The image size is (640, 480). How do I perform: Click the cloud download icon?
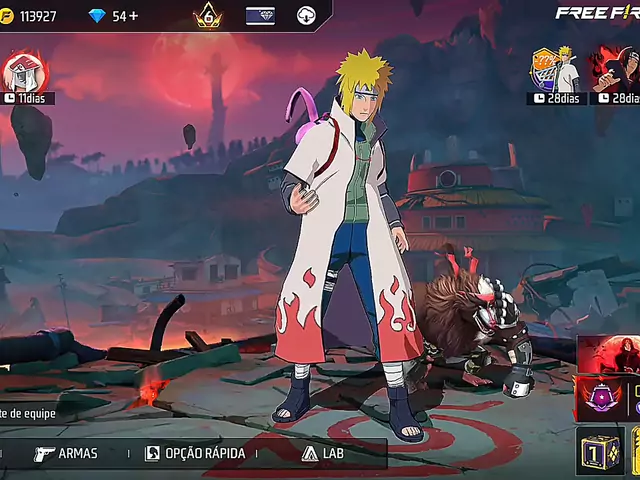click(307, 16)
